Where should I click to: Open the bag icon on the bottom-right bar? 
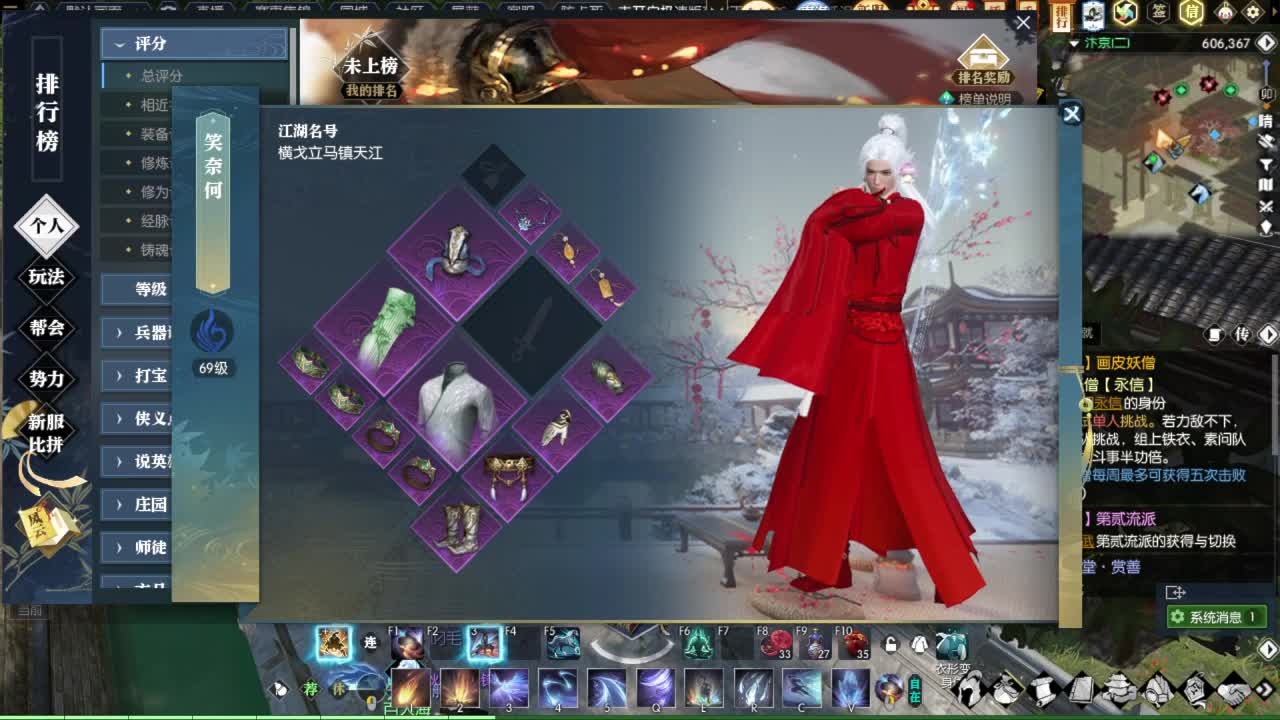coord(1006,690)
